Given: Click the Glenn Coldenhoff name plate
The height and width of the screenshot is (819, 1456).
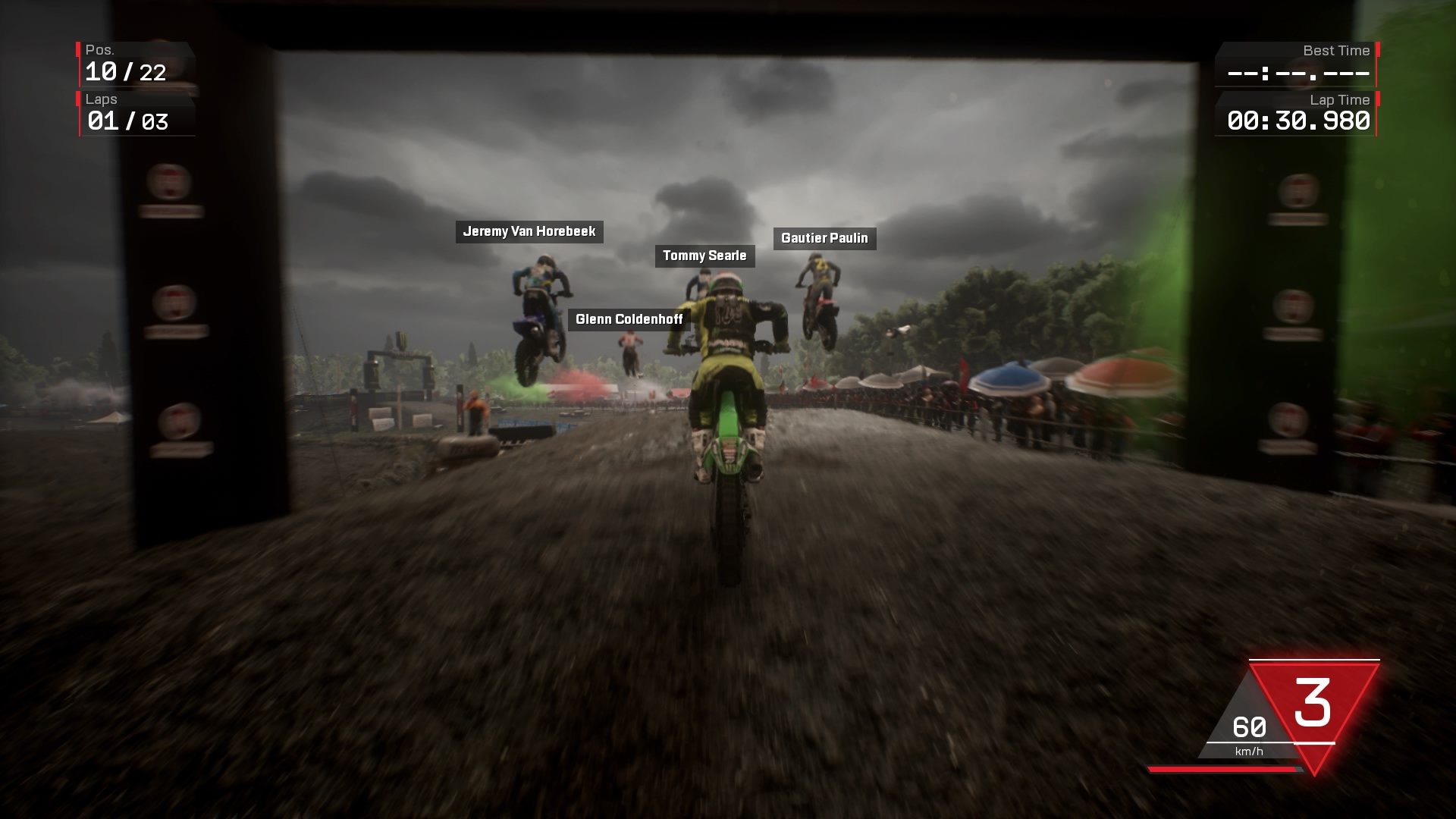Looking at the screenshot, I should point(628,319).
